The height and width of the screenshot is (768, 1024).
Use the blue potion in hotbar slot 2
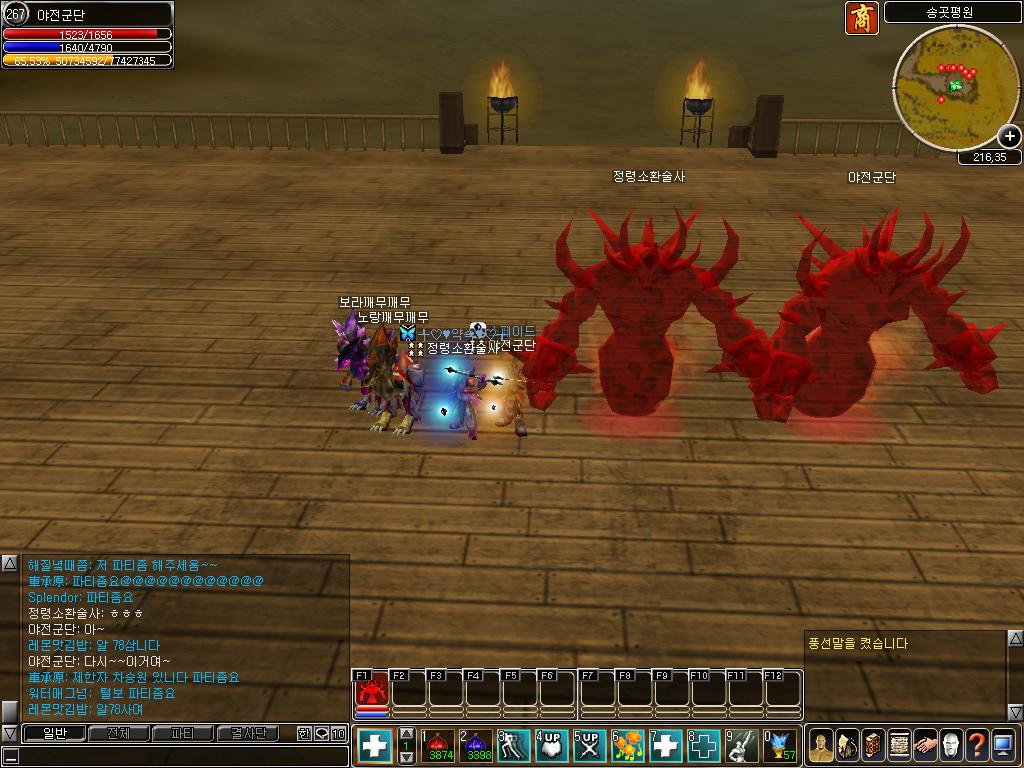[478, 746]
